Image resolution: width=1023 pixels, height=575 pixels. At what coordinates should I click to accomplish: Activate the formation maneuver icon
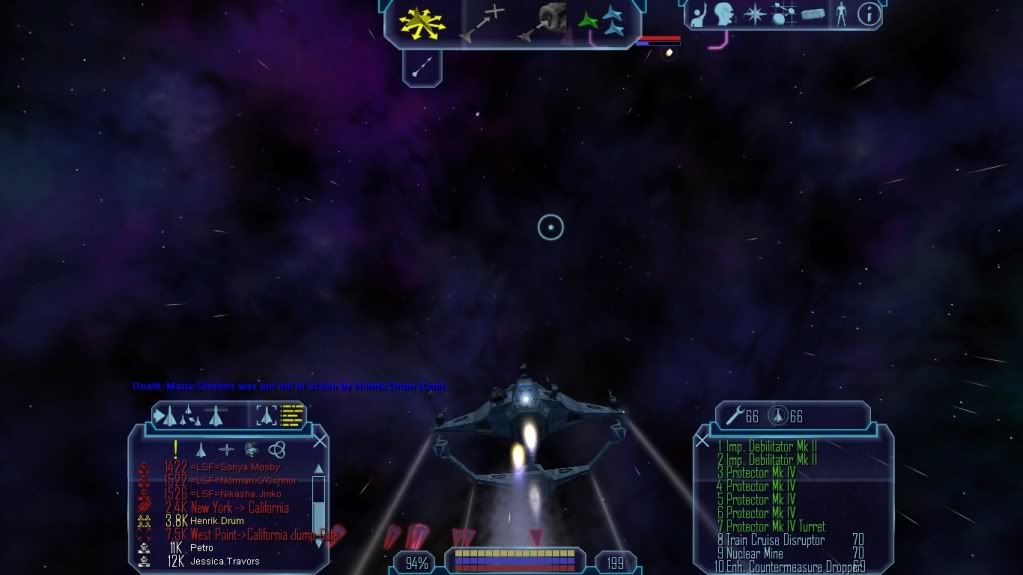600,21
